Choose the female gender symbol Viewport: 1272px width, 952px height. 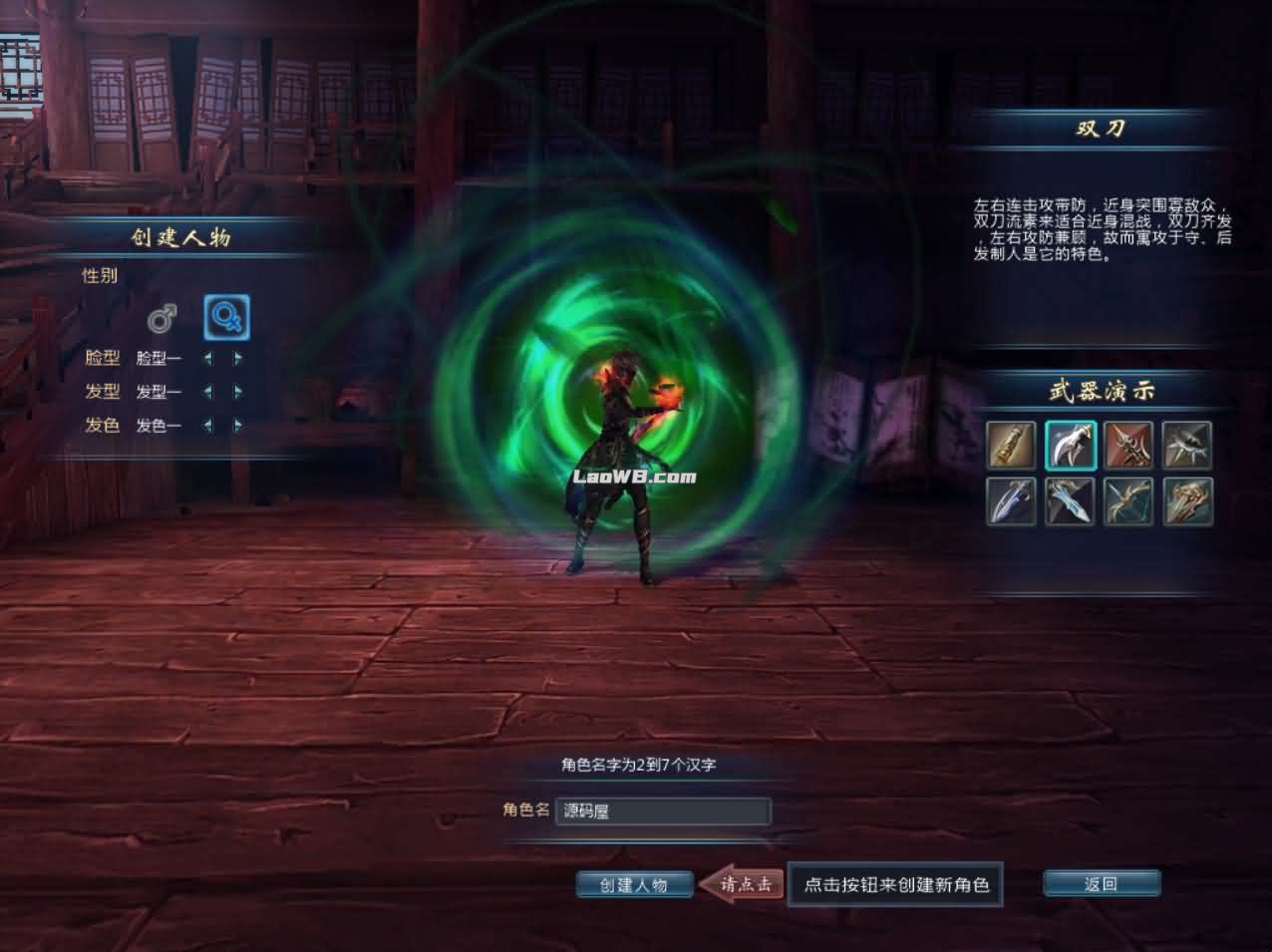(x=226, y=318)
